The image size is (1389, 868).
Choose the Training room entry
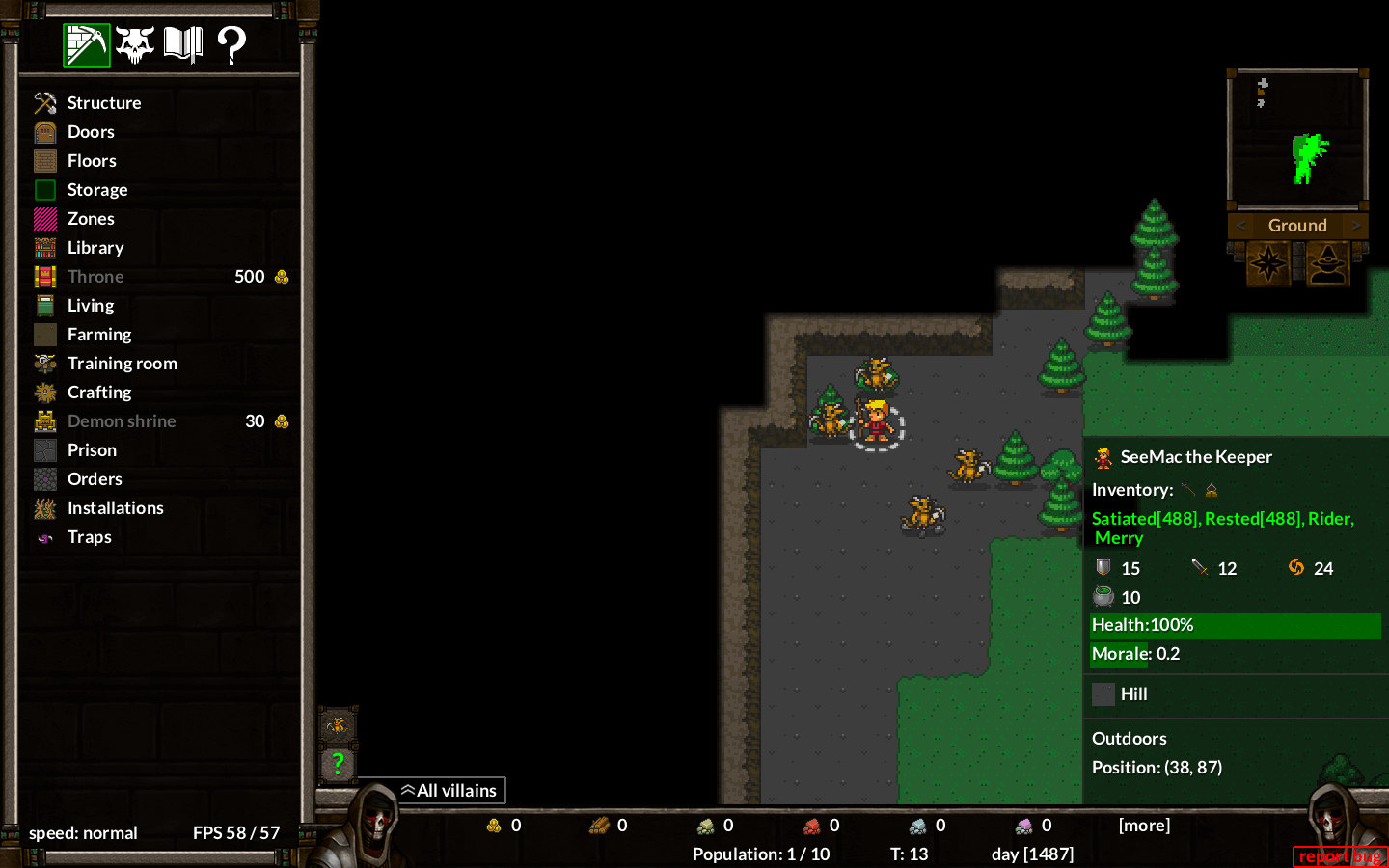point(122,364)
